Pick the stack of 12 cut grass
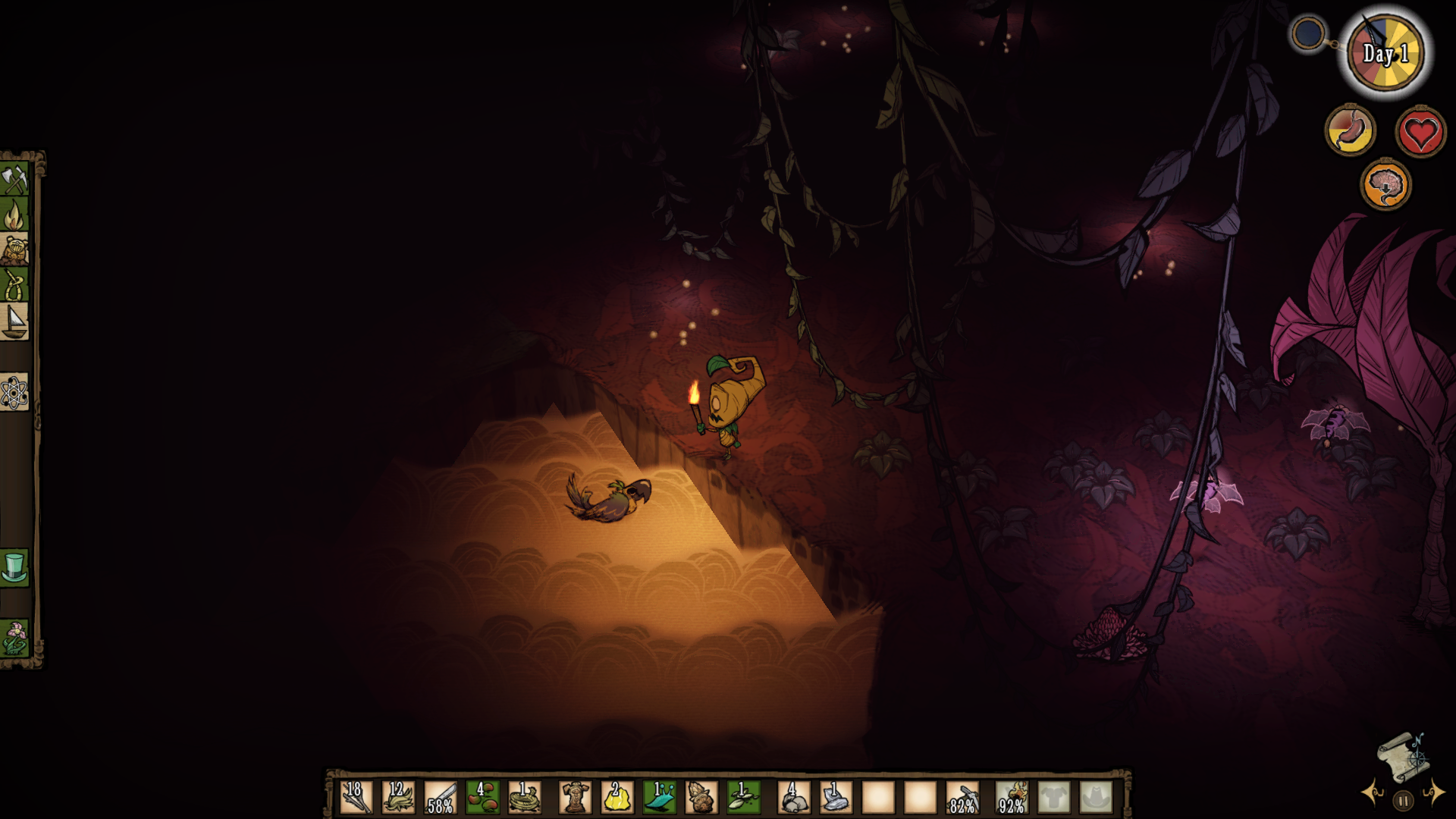 [x=398, y=798]
